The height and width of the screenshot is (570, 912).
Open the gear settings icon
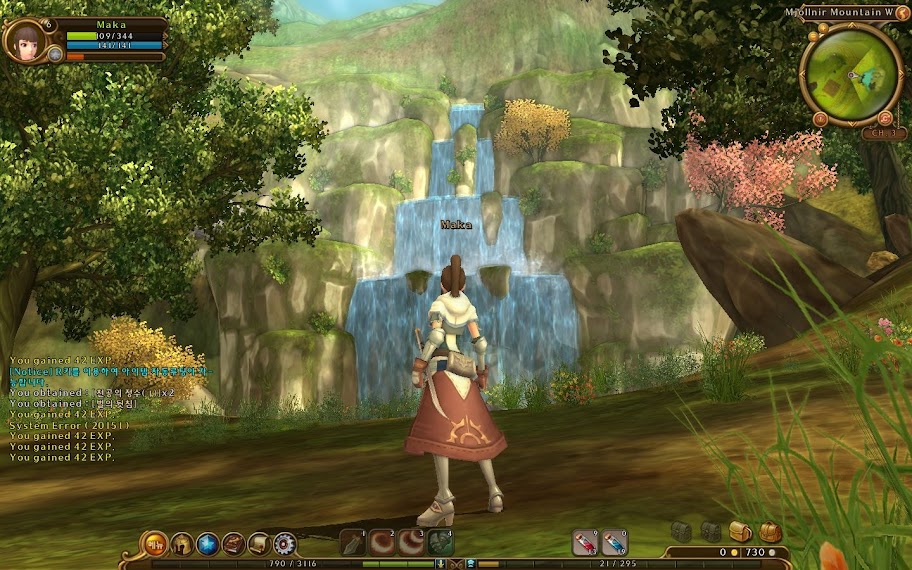tap(285, 544)
